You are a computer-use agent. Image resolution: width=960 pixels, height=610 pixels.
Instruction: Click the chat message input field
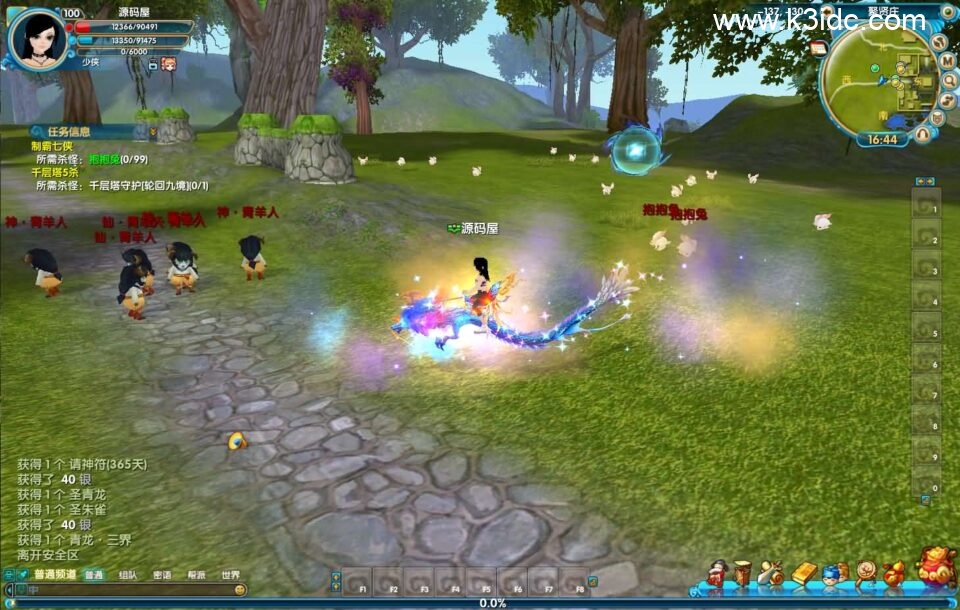click(x=130, y=591)
